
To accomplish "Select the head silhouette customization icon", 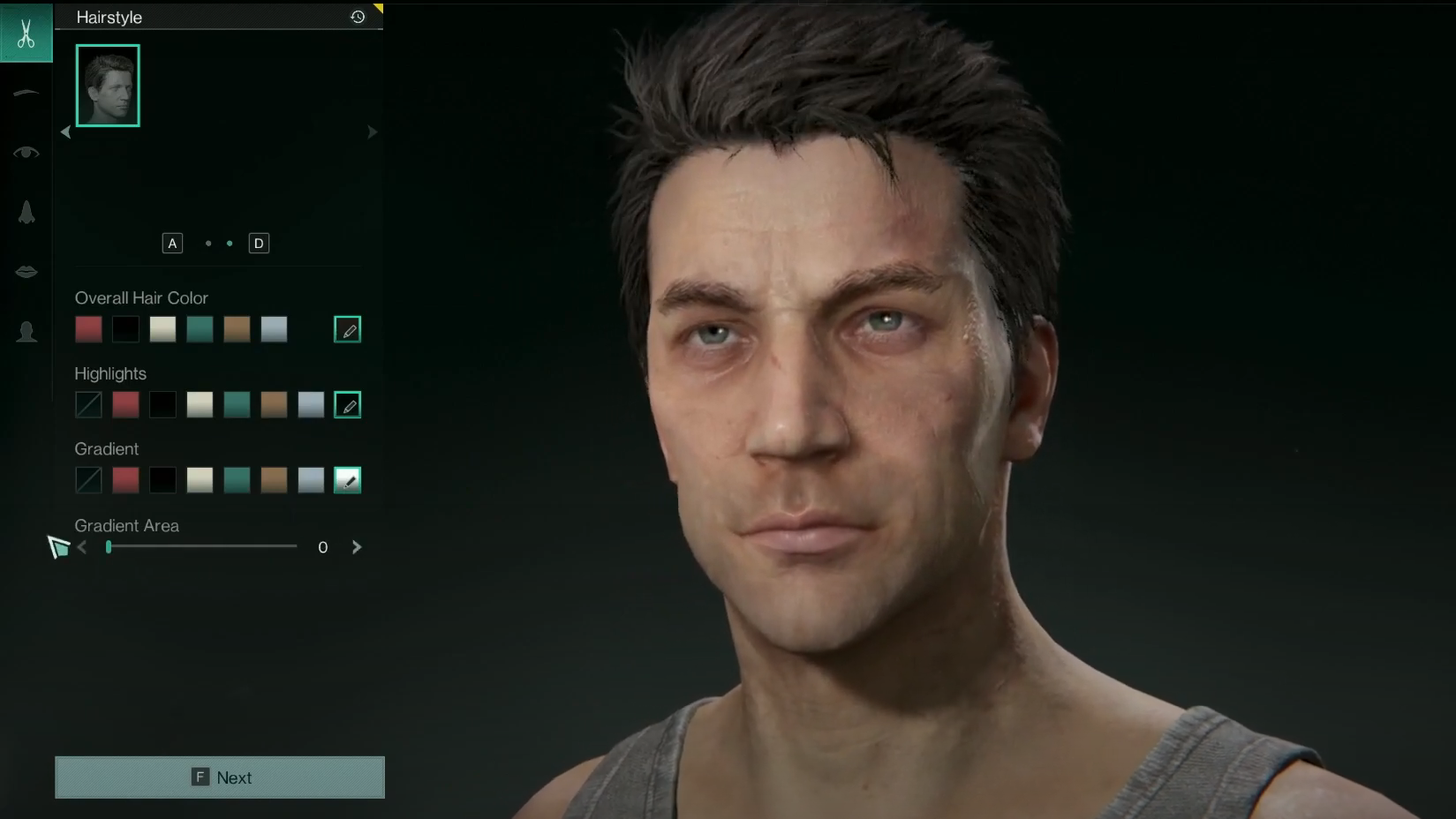I will 26,331.
